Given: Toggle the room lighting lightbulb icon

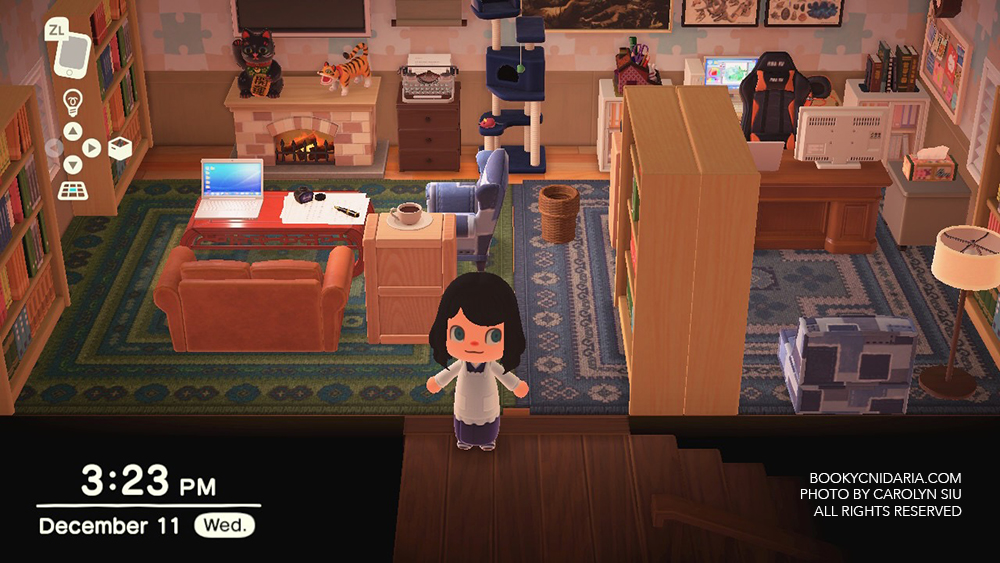Looking at the screenshot, I should pyautogui.click(x=72, y=101).
